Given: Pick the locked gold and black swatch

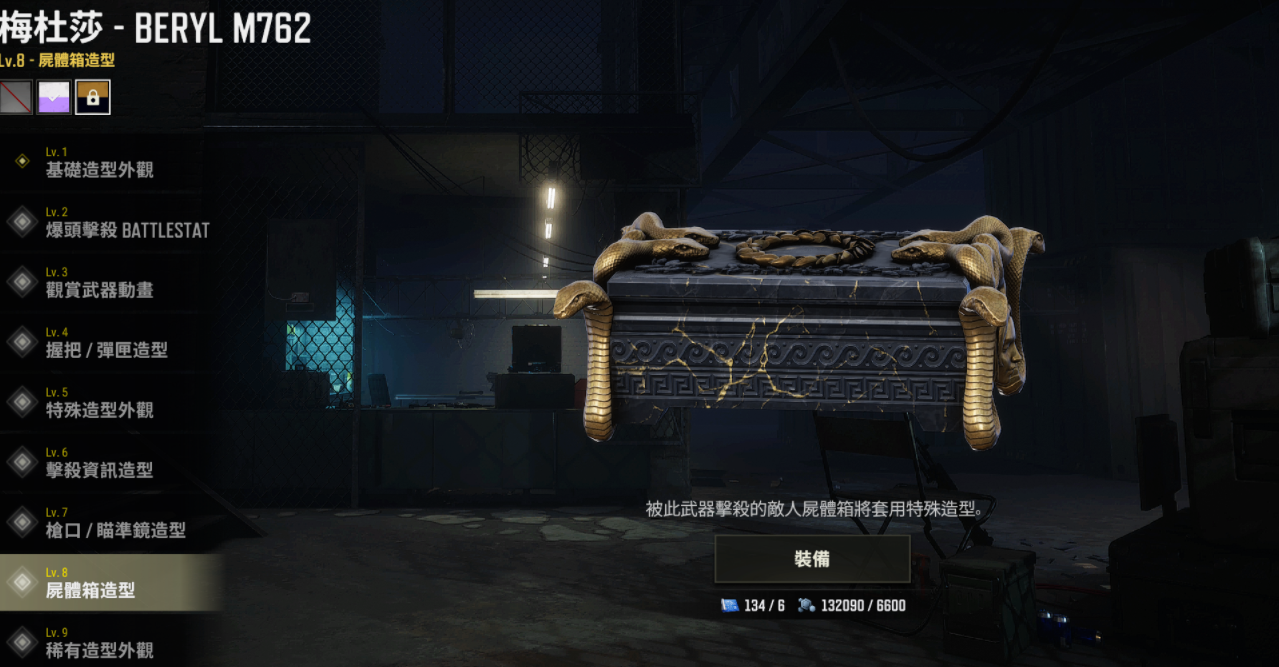Looking at the screenshot, I should point(92,97).
